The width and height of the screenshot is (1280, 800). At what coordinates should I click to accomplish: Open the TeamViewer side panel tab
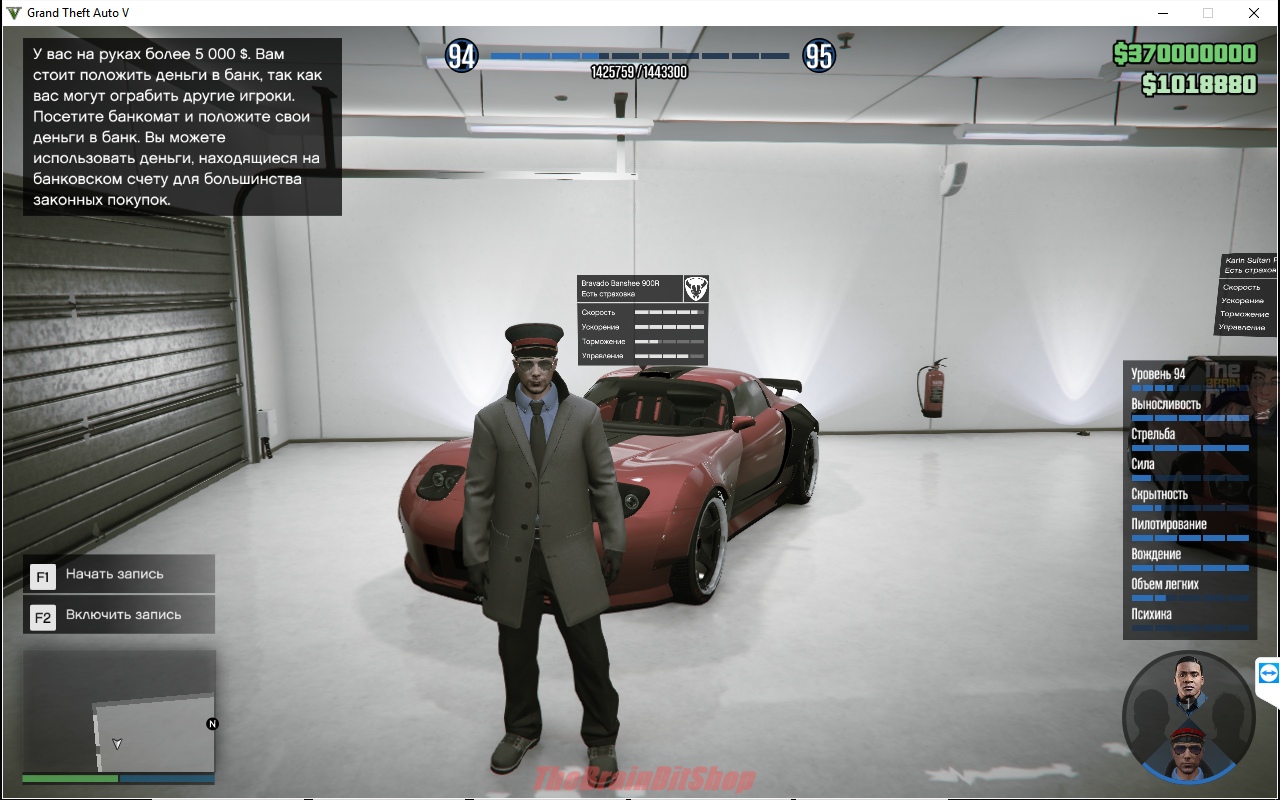(x=1268, y=673)
